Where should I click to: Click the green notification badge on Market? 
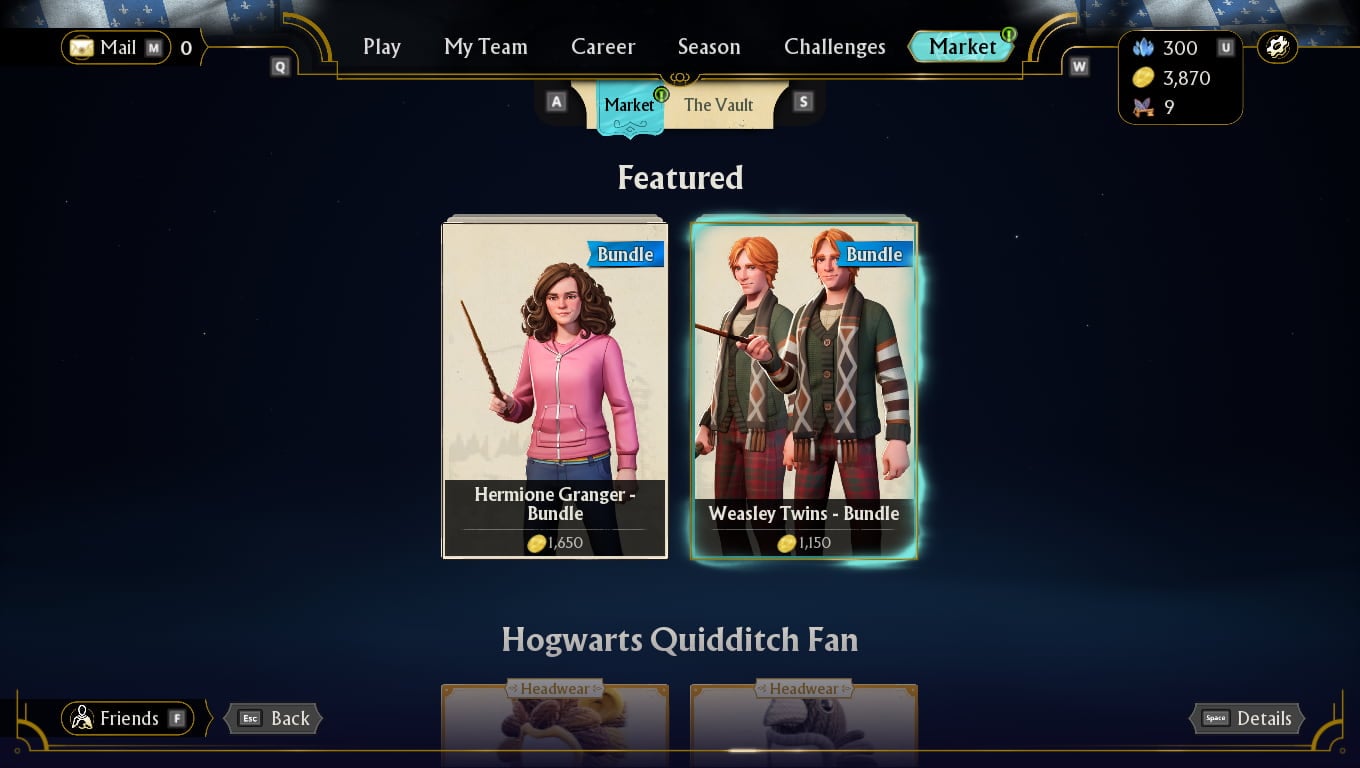[x=1008, y=34]
